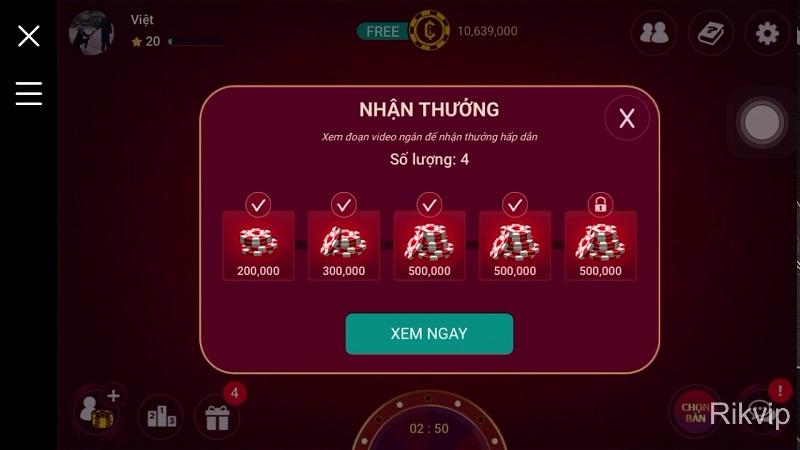Image resolution: width=800 pixels, height=450 pixels.
Task: Open the invite friend icon
Action: tap(98, 411)
